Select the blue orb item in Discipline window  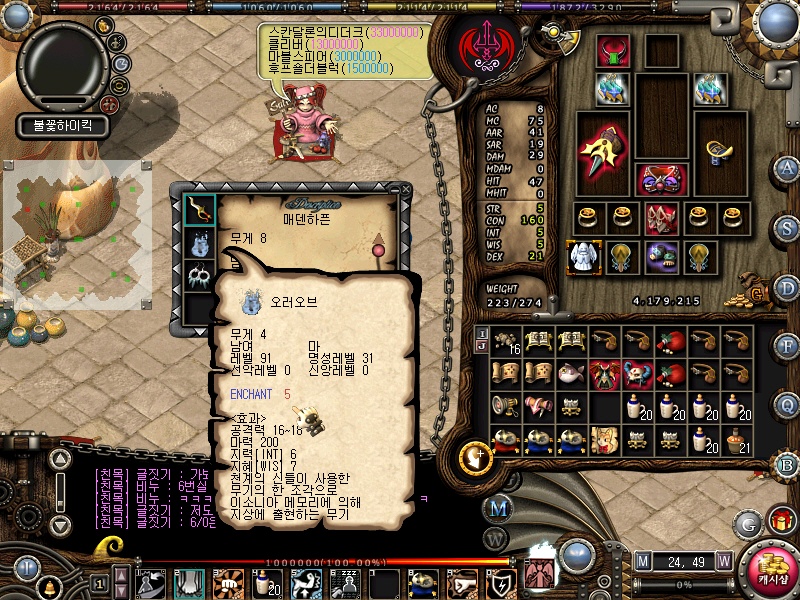197,242
